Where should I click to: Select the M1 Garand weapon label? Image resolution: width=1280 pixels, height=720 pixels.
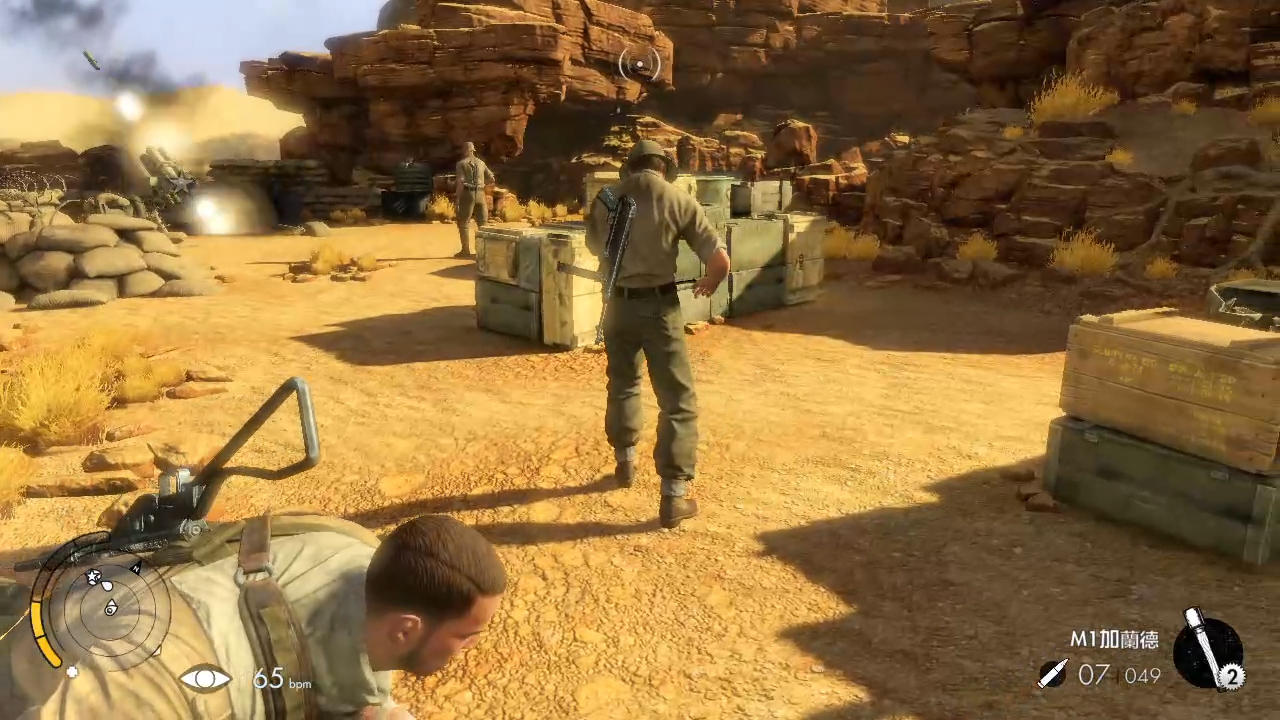[1113, 640]
